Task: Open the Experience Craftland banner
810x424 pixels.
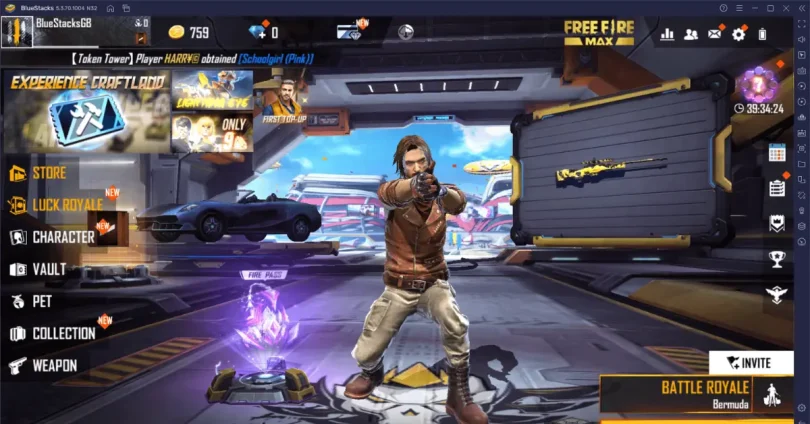Action: (x=86, y=110)
